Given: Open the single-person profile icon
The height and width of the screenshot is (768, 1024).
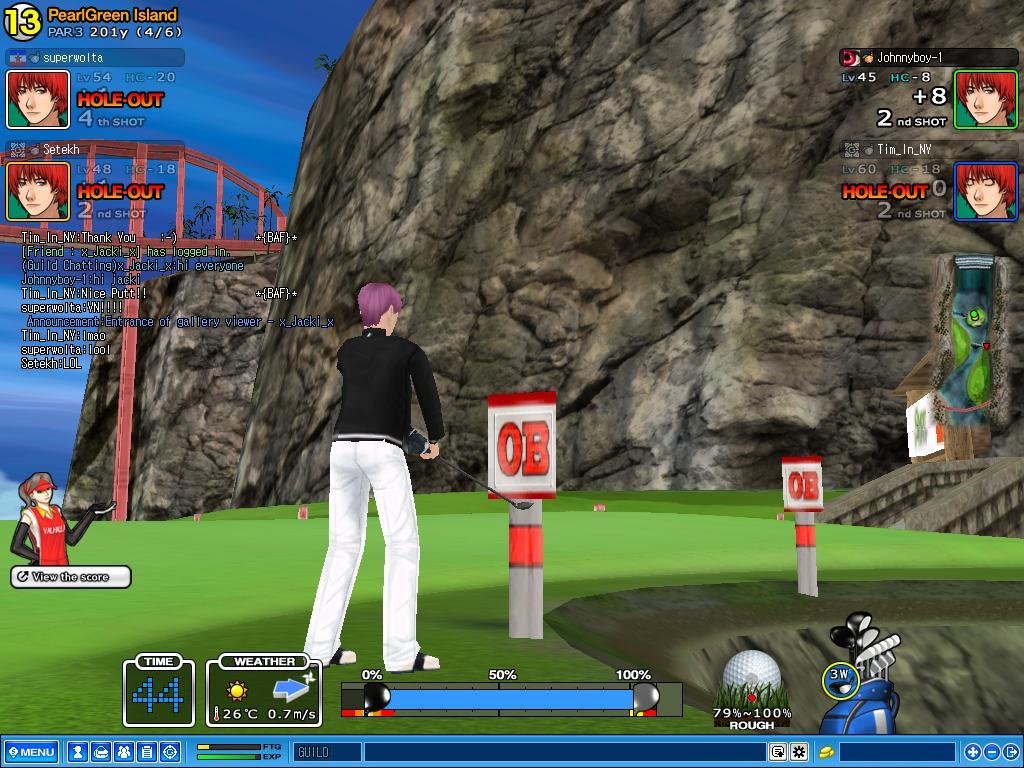Looking at the screenshot, I should (x=77, y=752).
